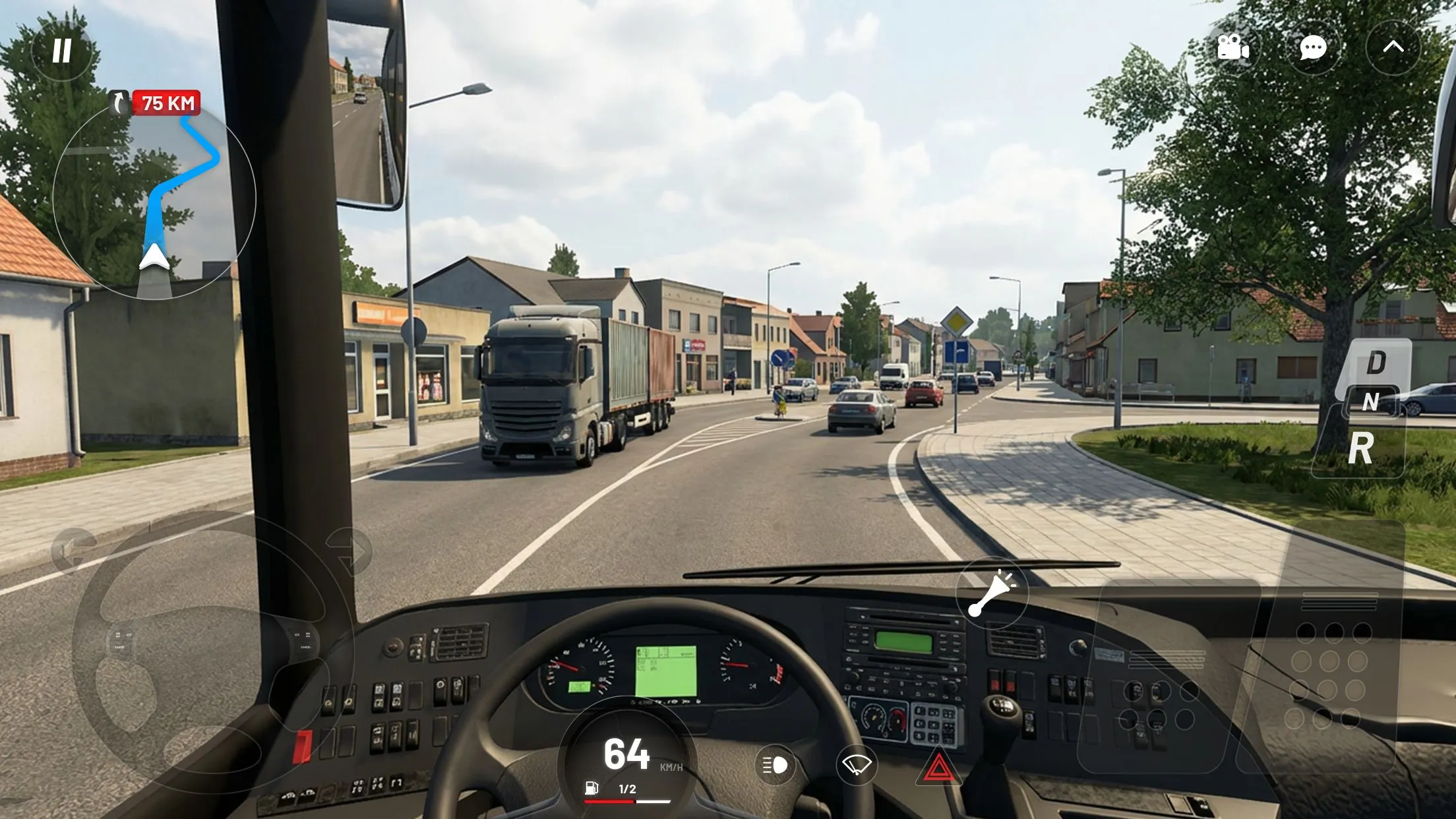Switch camera view with the camera icon
Viewport: 1456px width, 819px height.
tap(1232, 47)
